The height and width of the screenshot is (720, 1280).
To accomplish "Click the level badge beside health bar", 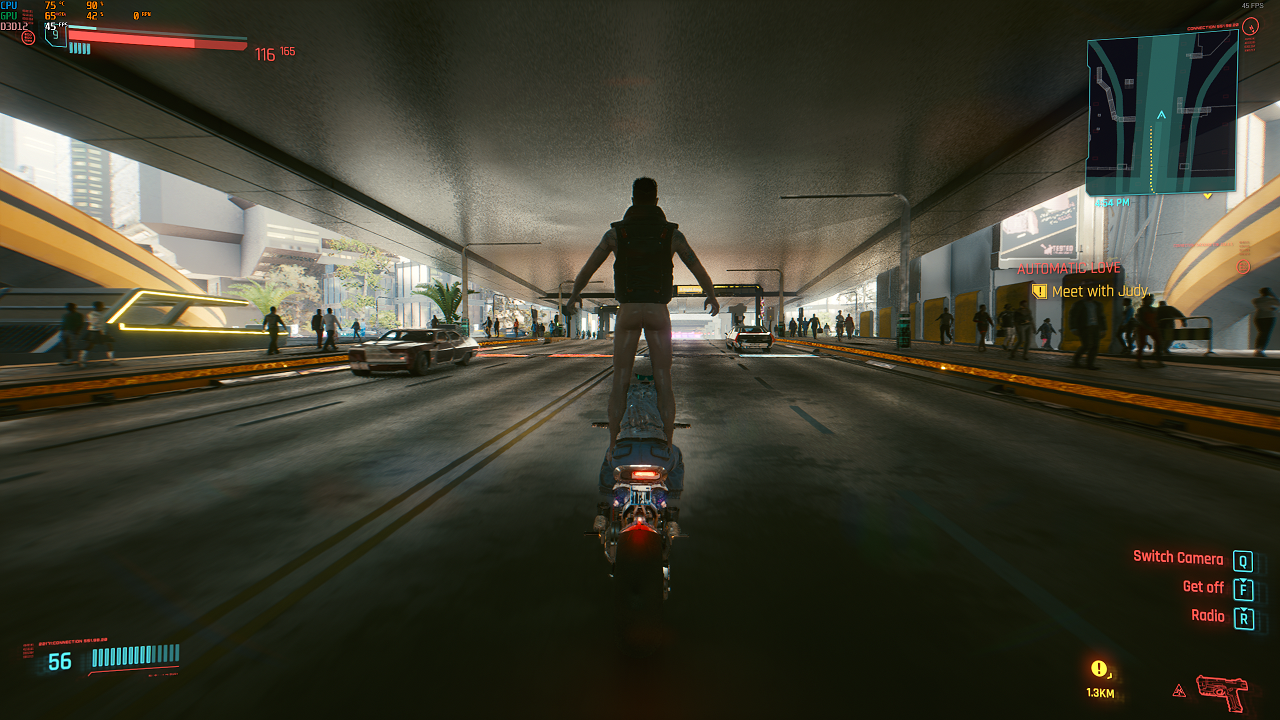I will (55, 34).
